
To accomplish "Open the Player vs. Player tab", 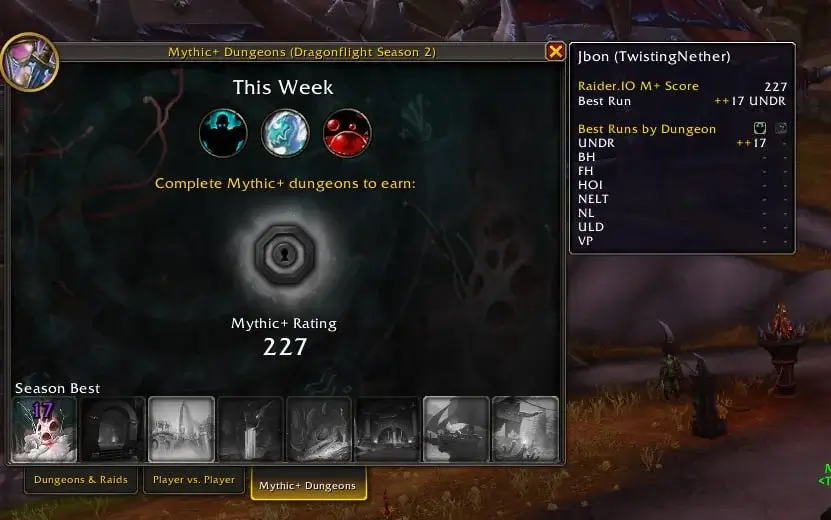I will click(x=194, y=480).
